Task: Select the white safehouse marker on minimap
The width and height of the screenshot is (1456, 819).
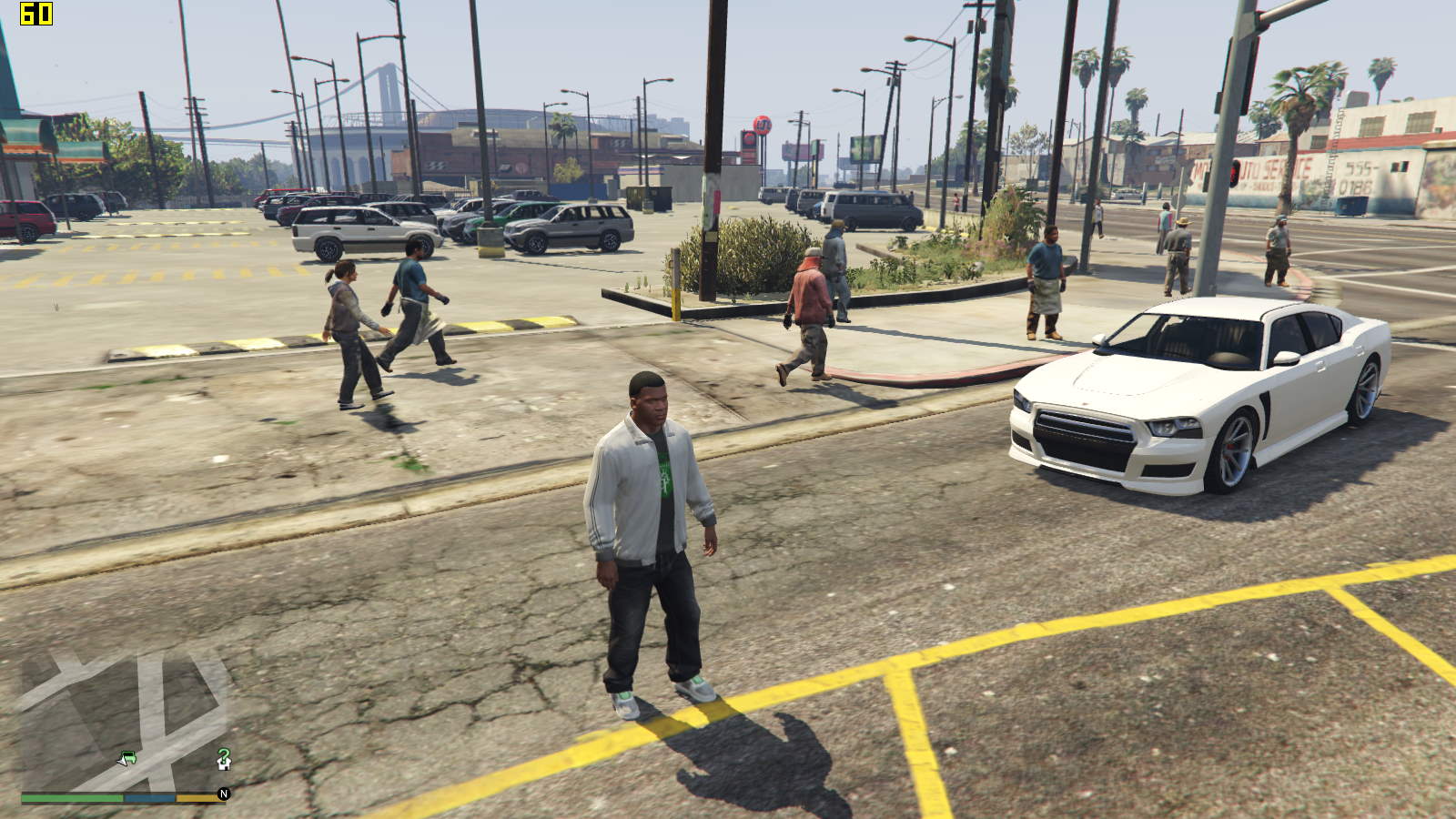Action: (x=223, y=764)
